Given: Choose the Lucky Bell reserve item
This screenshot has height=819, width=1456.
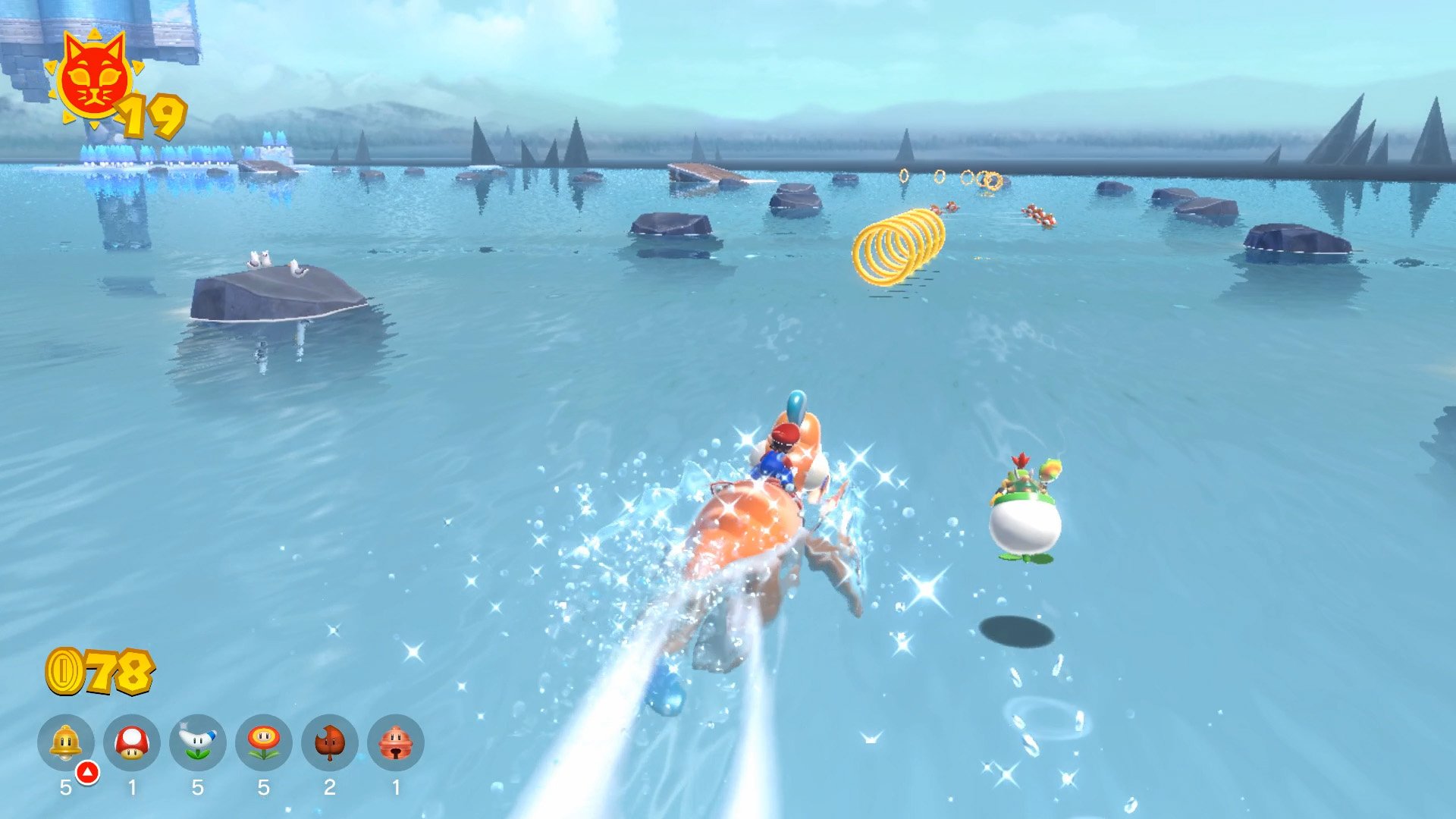Looking at the screenshot, I should tap(396, 742).
